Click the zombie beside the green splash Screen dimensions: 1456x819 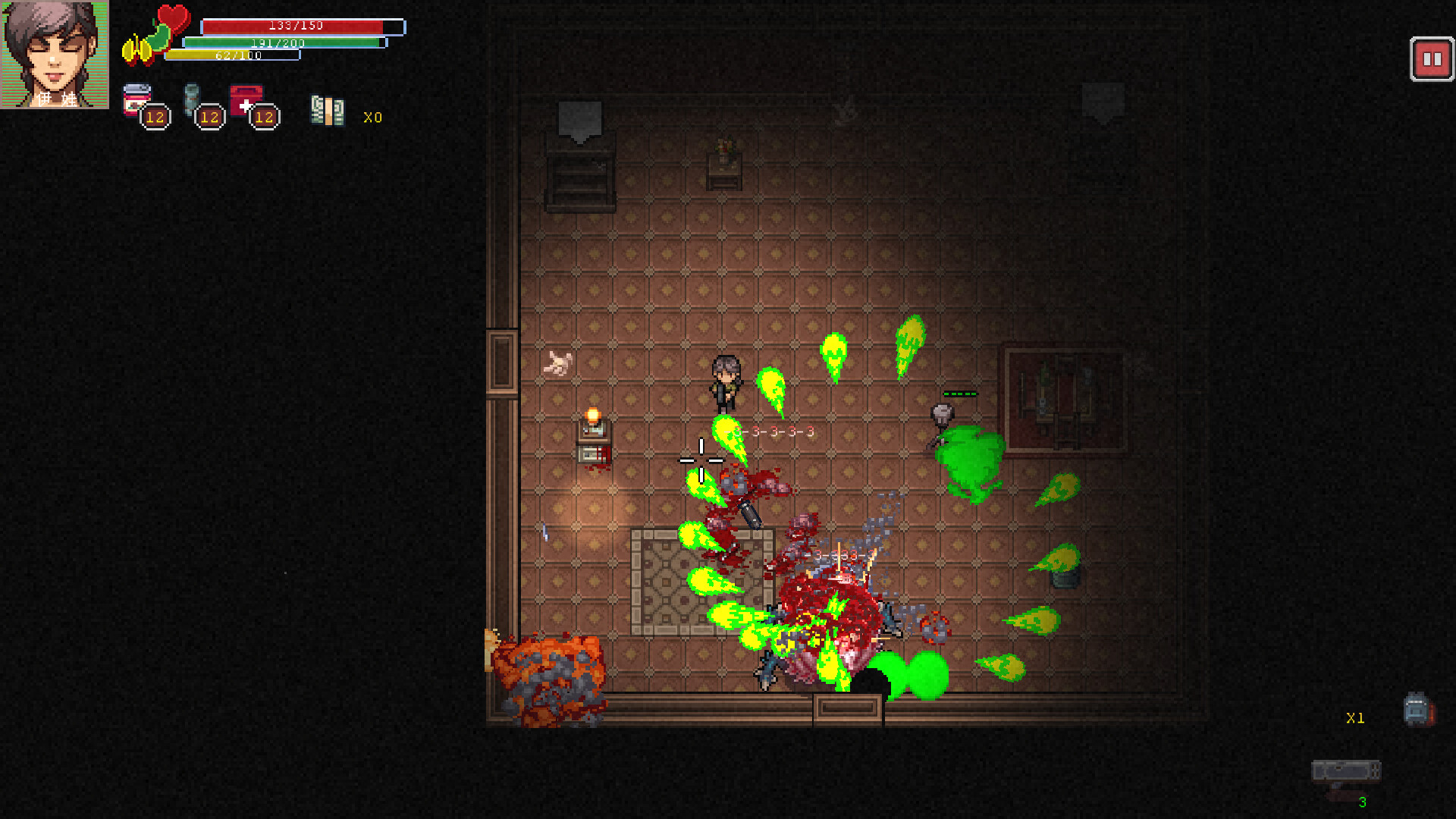click(940, 416)
